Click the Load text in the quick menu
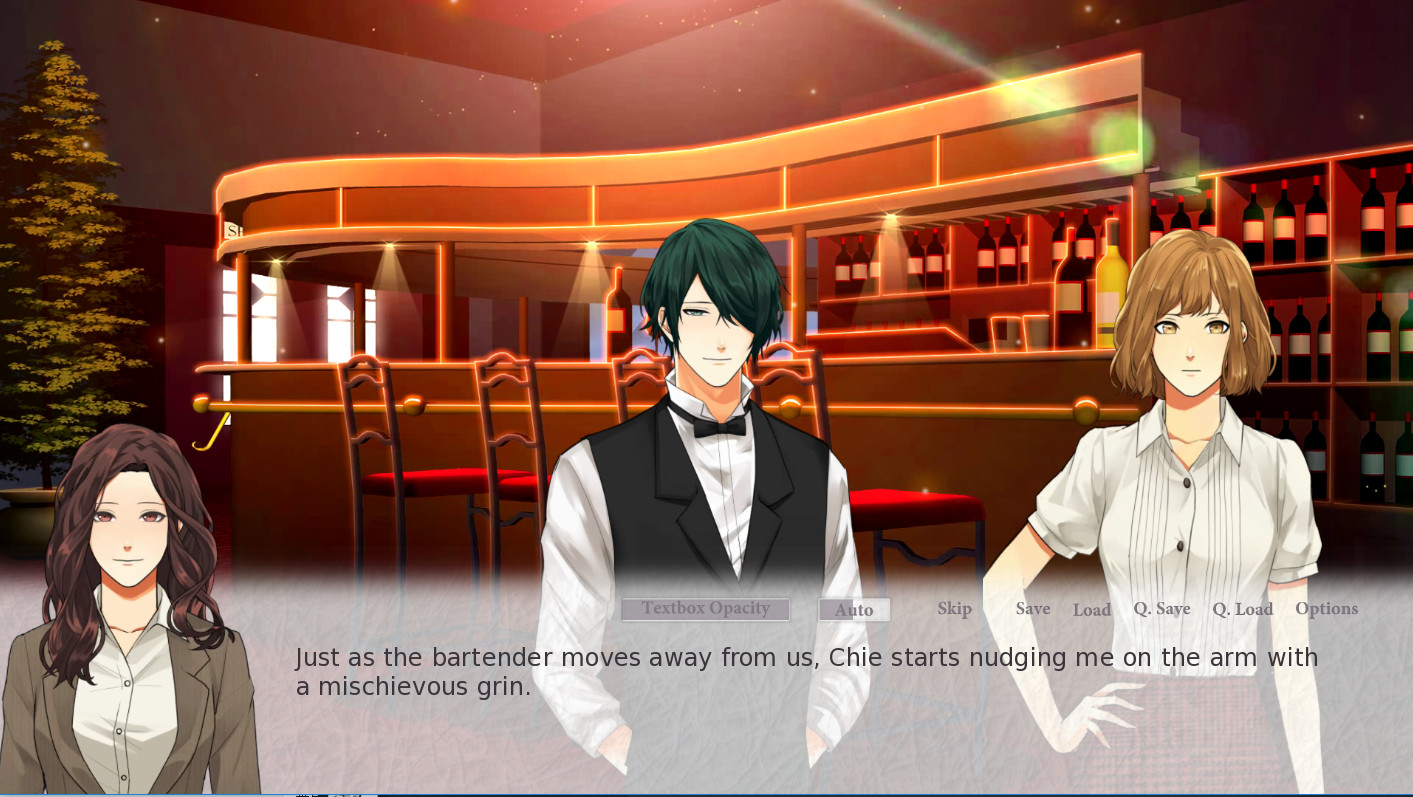1413x797 pixels. click(1092, 610)
